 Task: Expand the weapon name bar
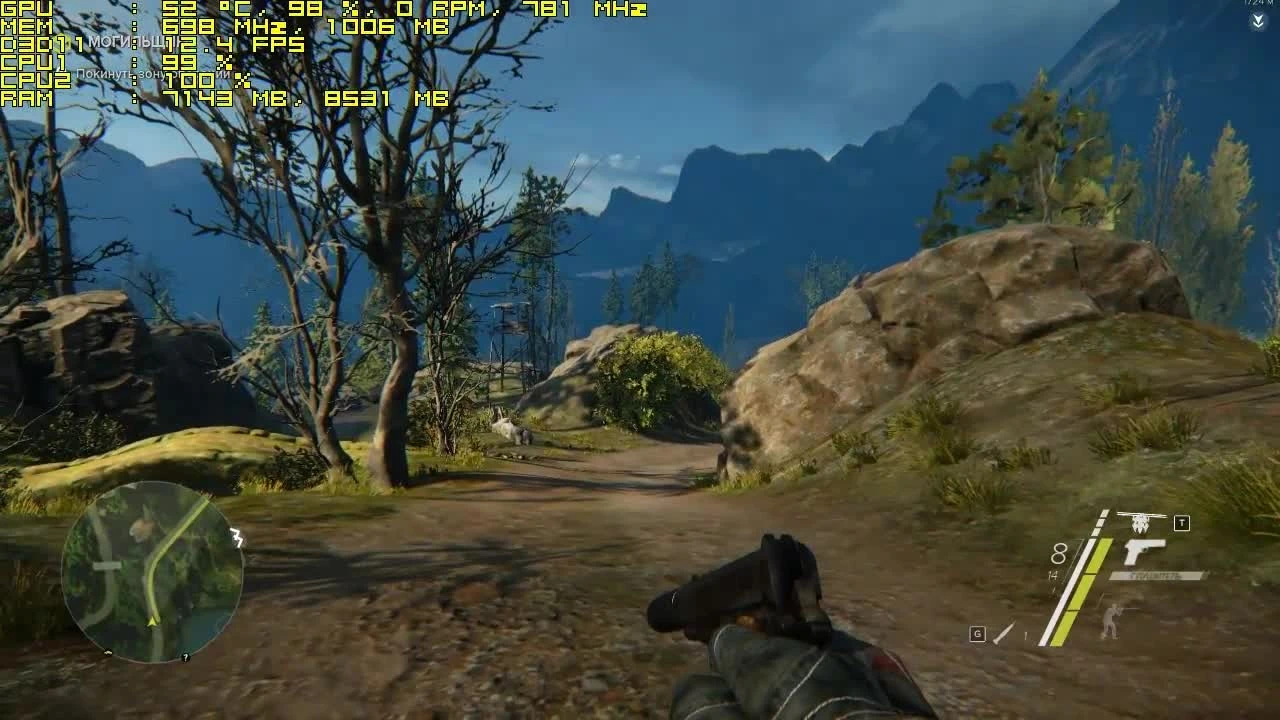pyautogui.click(x=1157, y=574)
